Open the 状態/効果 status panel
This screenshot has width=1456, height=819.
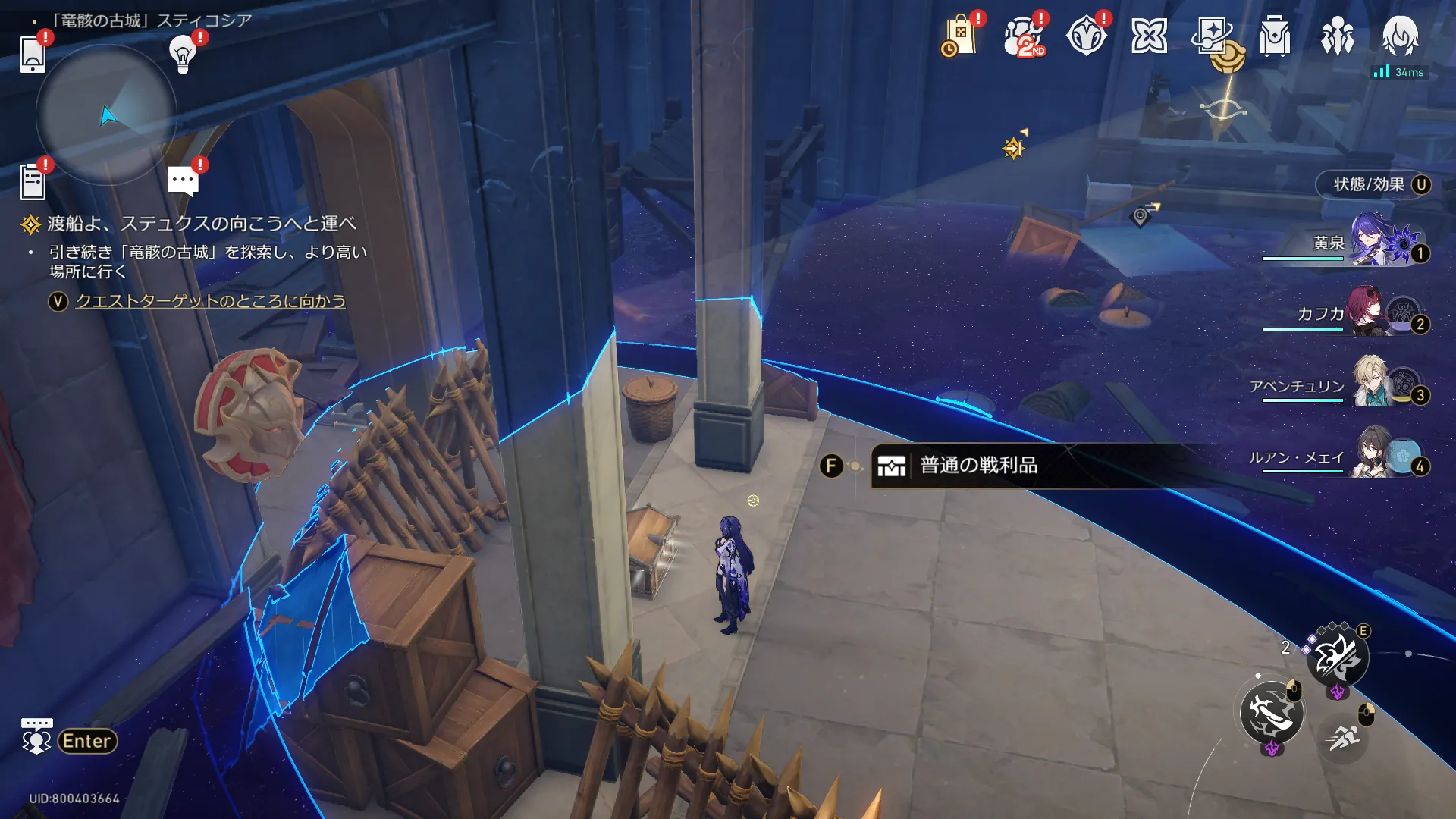click(x=1373, y=185)
